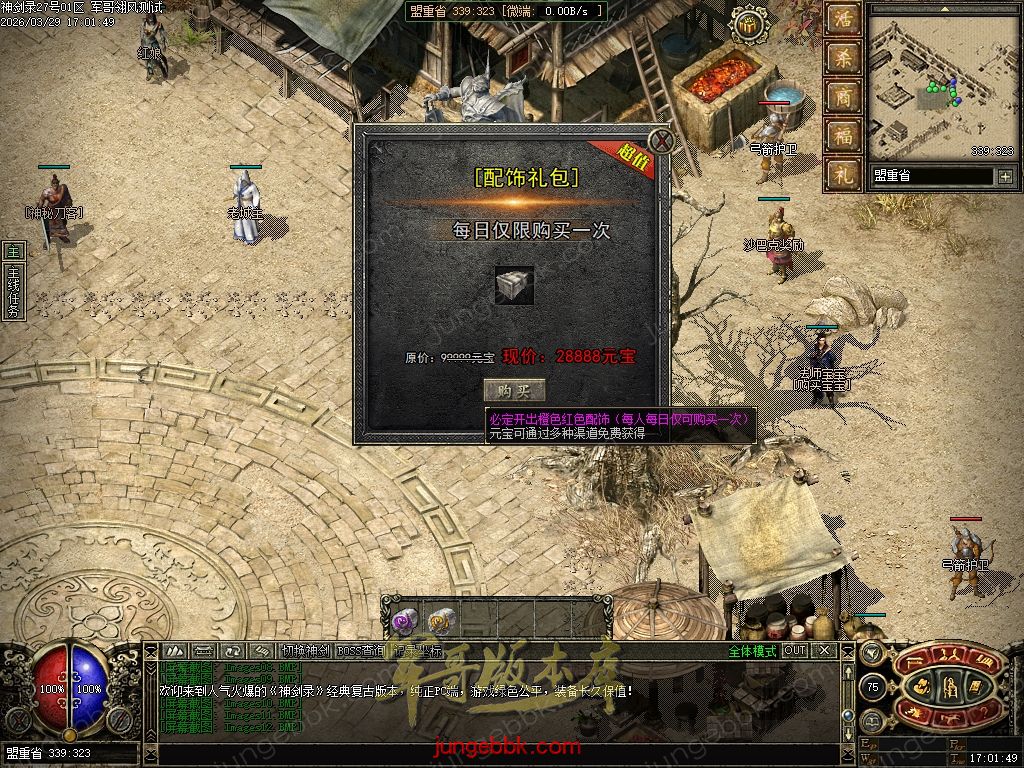This screenshot has width=1024, height=768.
Task: Expand the minimap with the plus button
Action: [x=1004, y=177]
